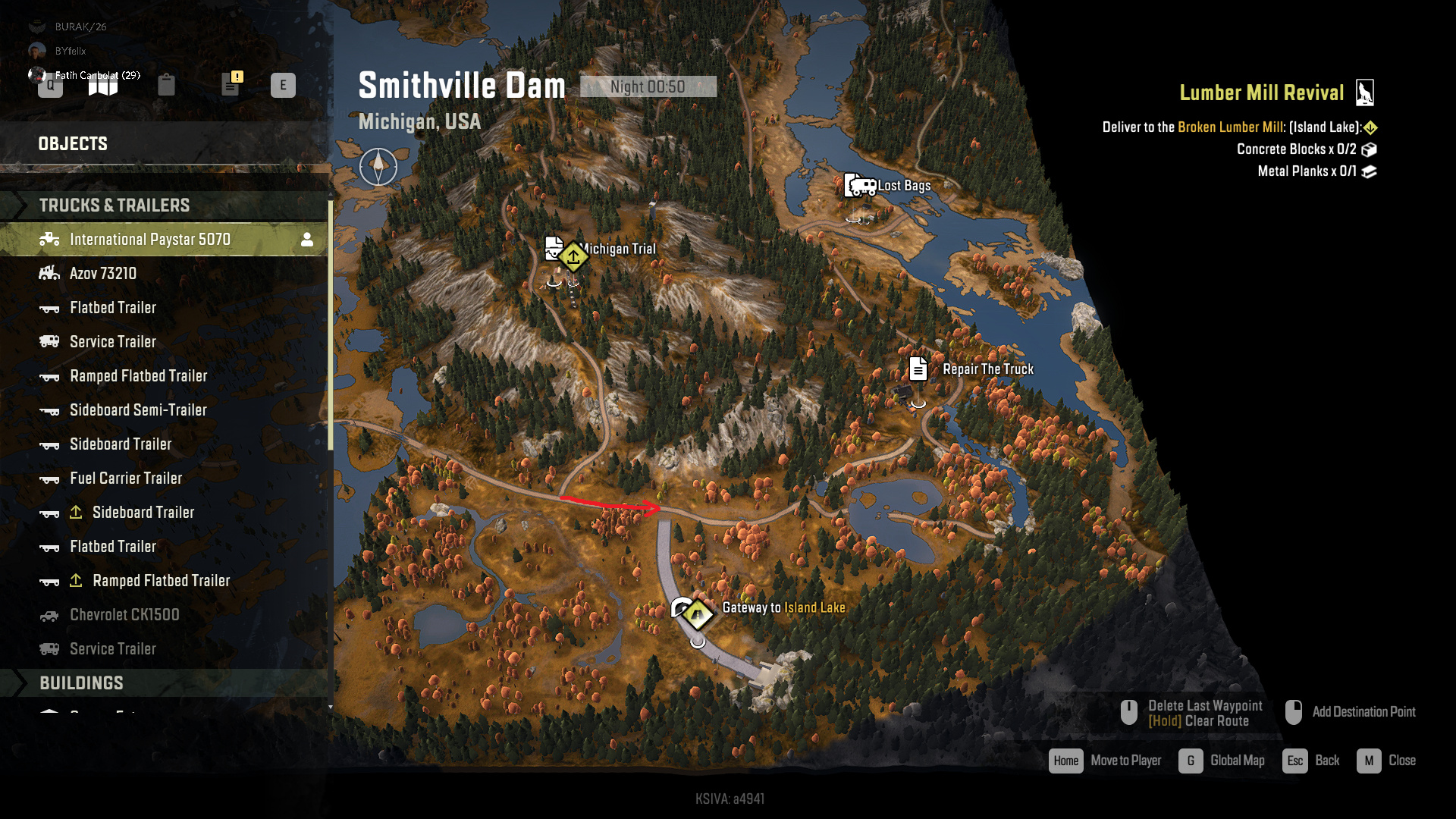Switch tabs with the Q key button
The height and width of the screenshot is (819, 1456).
tap(50, 86)
